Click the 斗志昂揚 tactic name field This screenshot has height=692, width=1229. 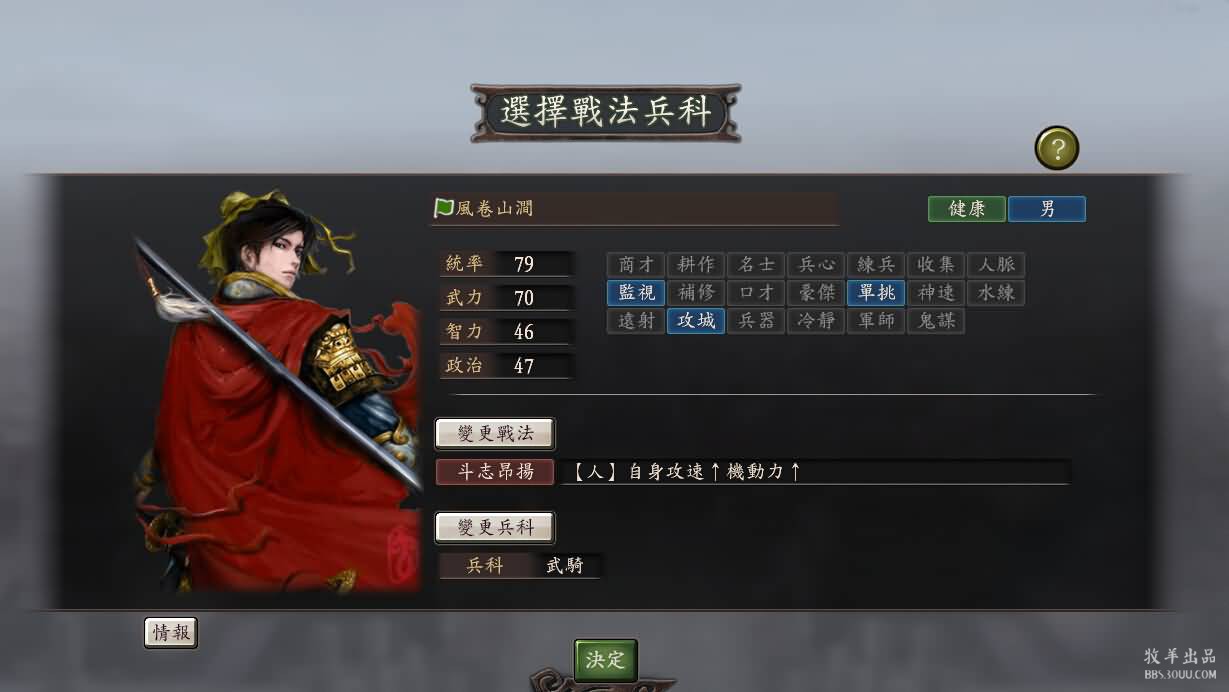pos(495,472)
